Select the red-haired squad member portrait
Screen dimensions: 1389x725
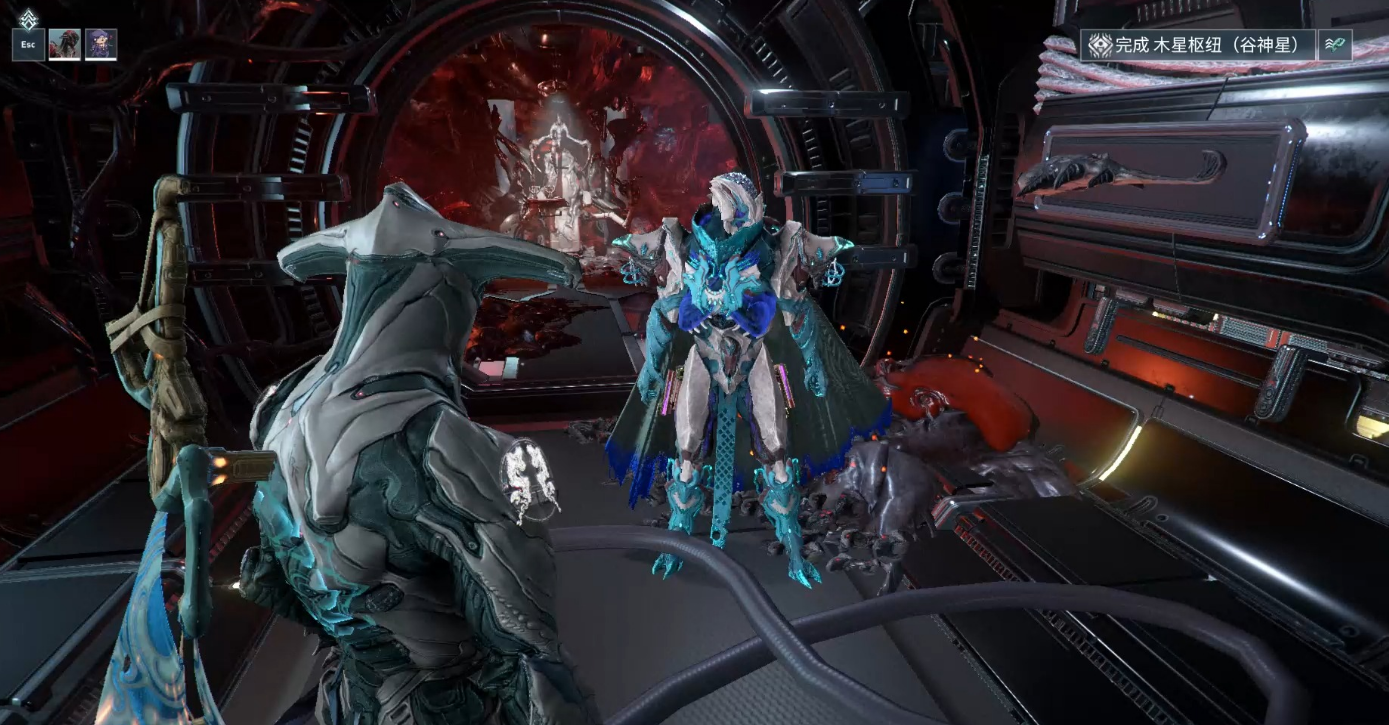coord(64,44)
